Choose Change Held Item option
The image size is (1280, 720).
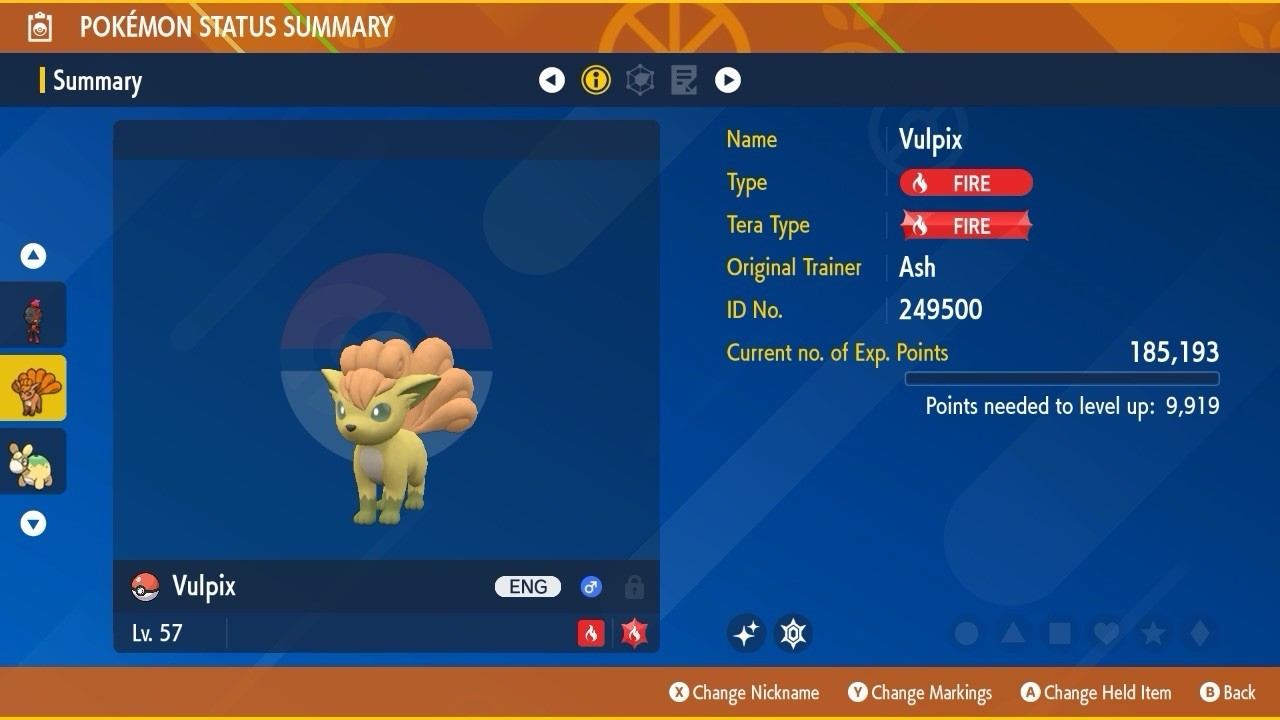pos(1096,692)
